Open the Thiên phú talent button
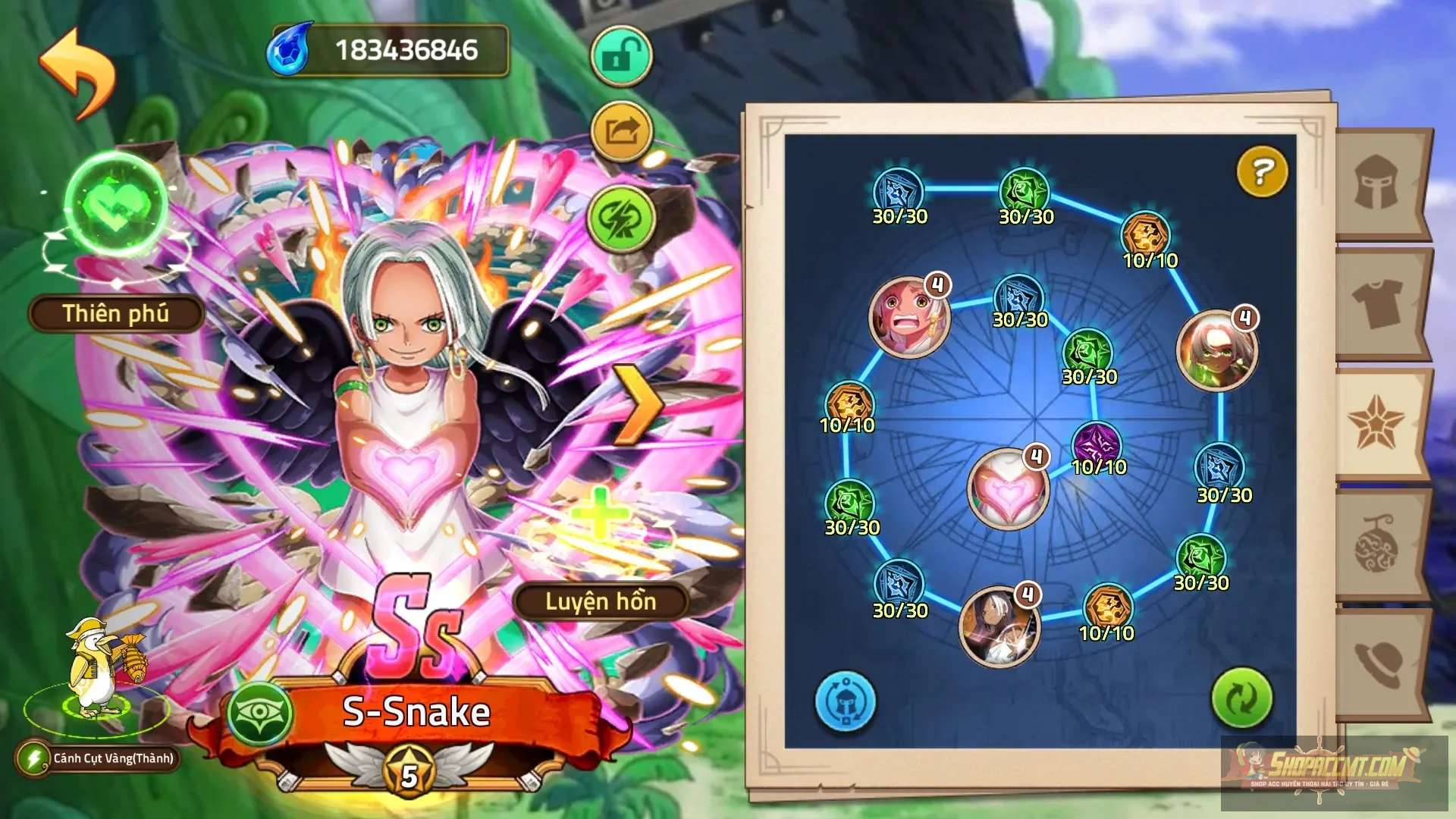The width and height of the screenshot is (1456, 819). (x=116, y=313)
